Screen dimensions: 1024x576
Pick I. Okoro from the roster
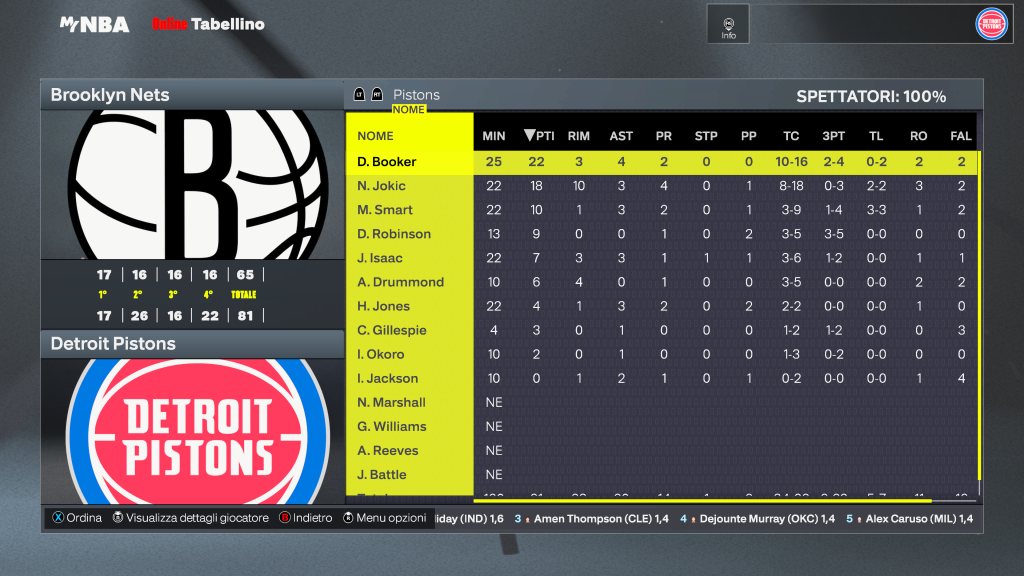[381, 354]
